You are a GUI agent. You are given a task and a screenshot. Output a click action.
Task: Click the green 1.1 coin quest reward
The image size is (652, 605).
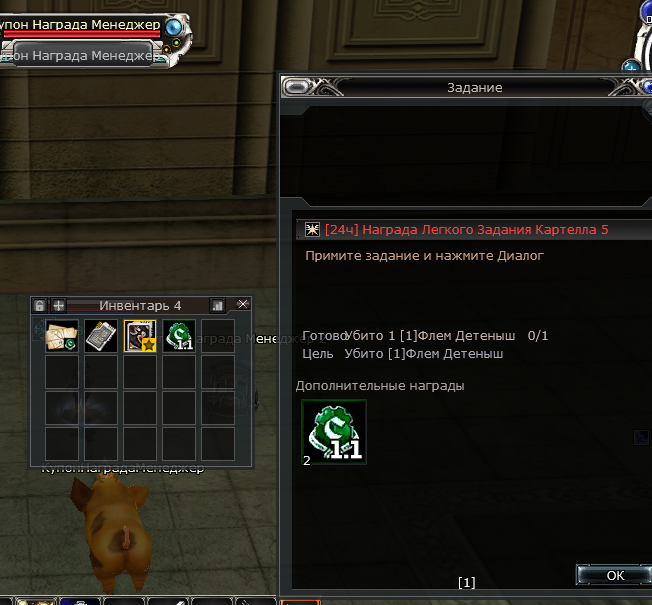334,432
